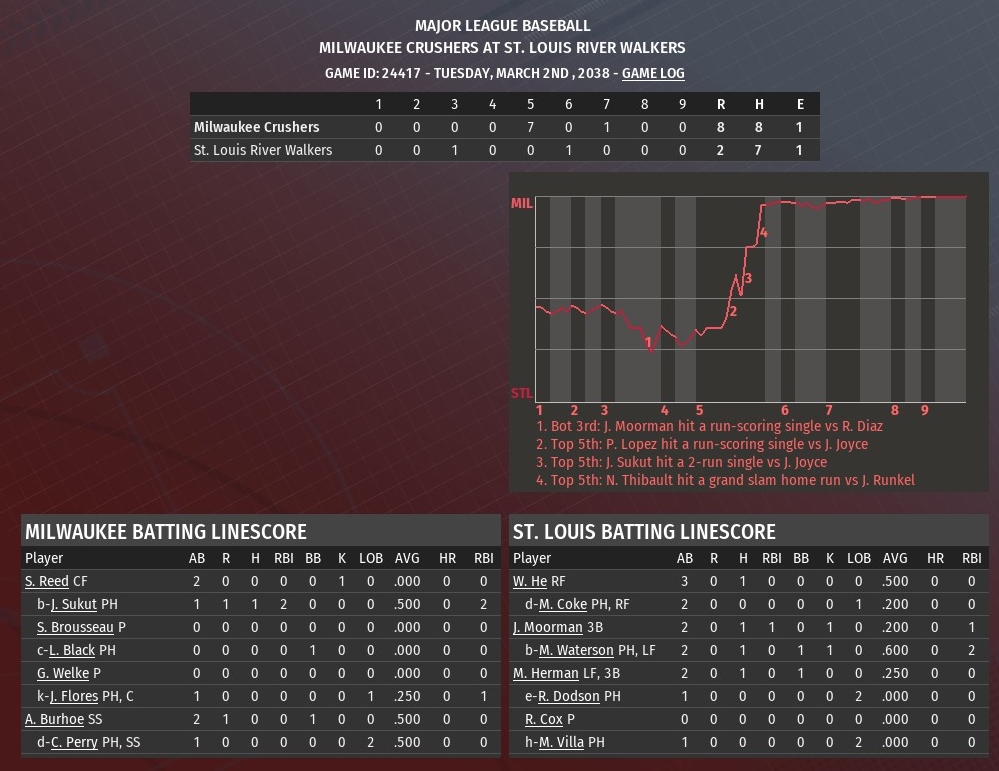Open S. Reed's player page

pyautogui.click(x=47, y=581)
